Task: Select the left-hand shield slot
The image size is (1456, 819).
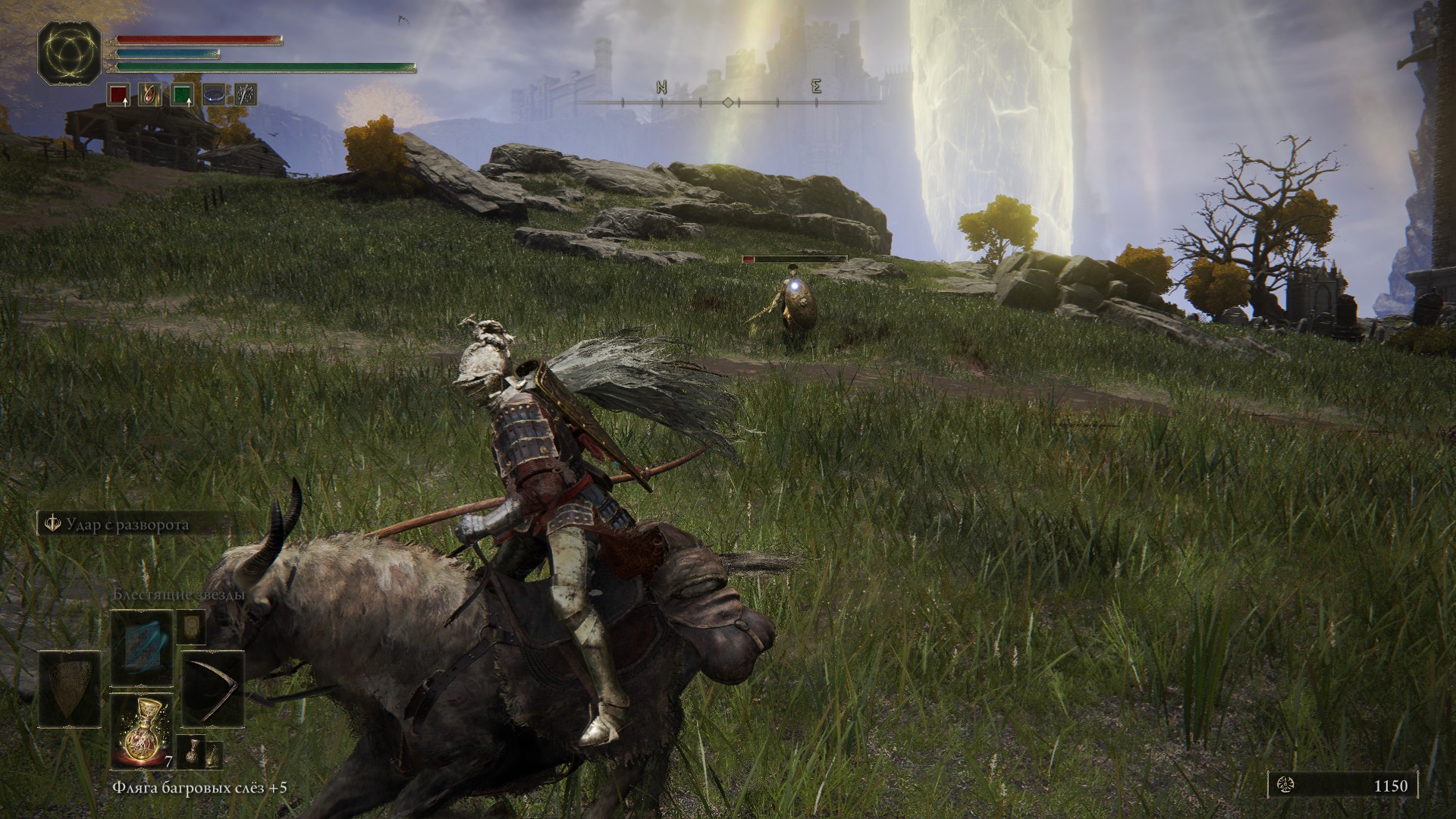Action: [70, 689]
